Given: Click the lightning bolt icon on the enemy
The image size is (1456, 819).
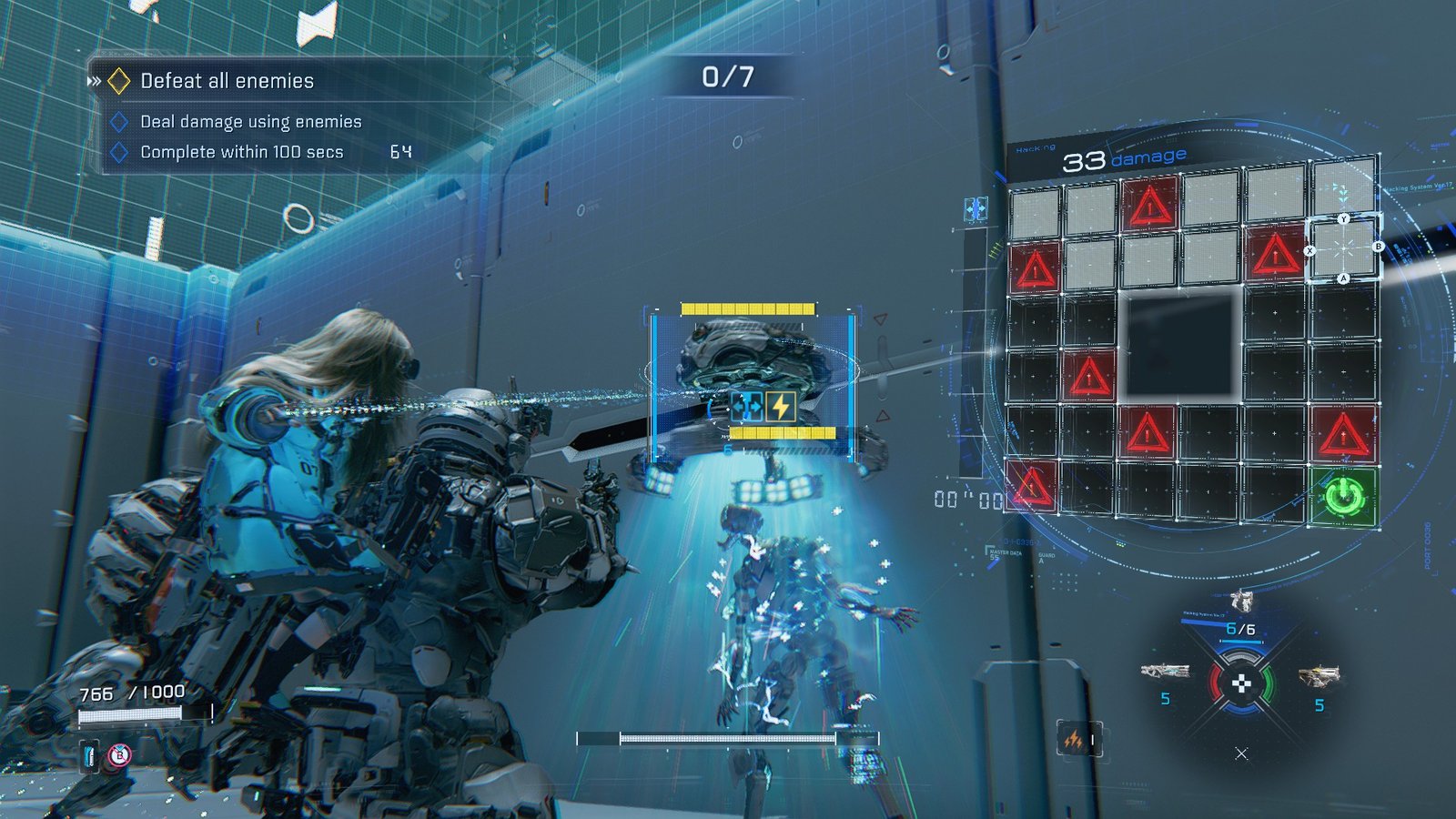Looking at the screenshot, I should 781,407.
